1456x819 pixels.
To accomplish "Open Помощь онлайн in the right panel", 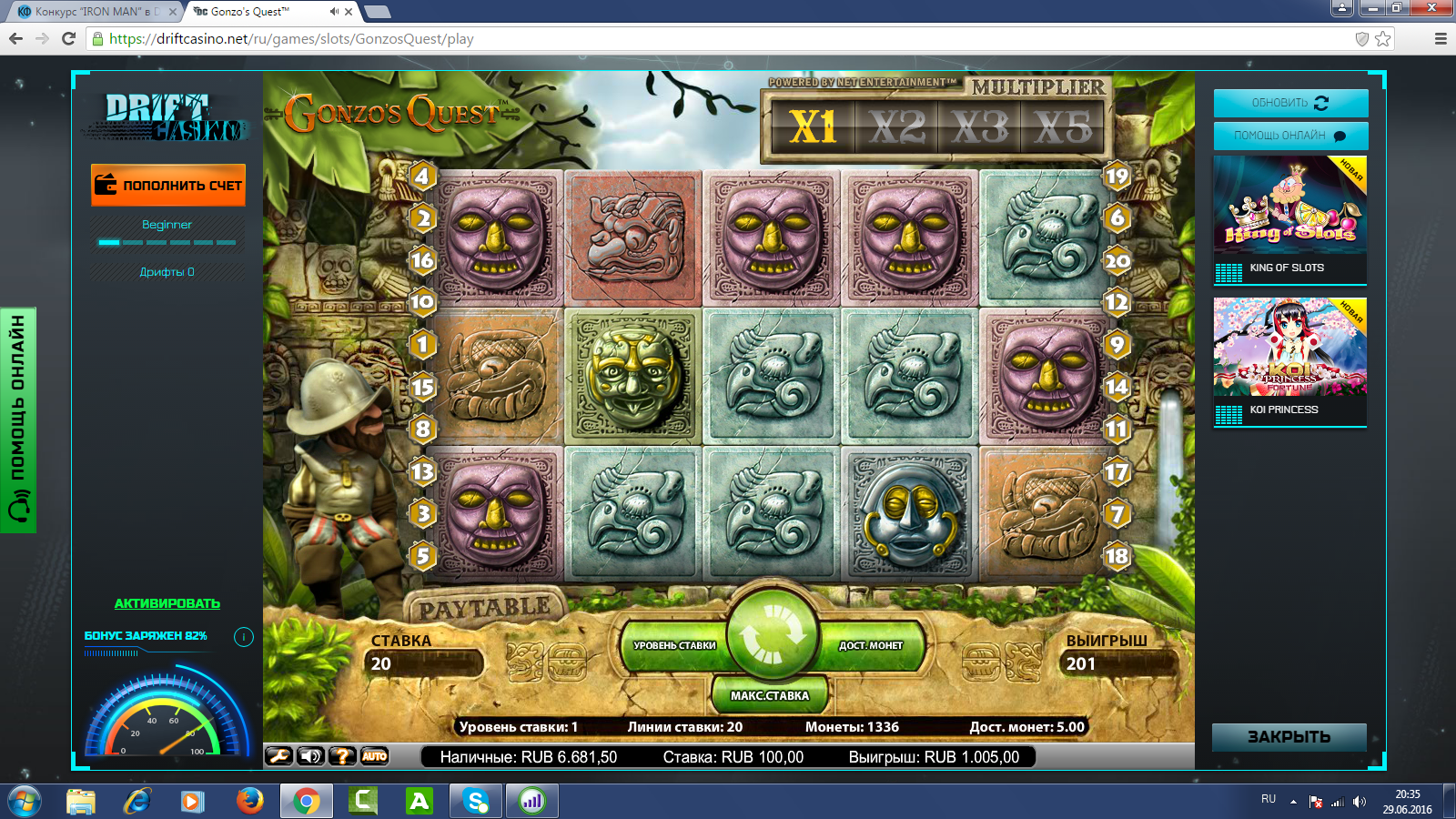I will pyautogui.click(x=1290, y=136).
